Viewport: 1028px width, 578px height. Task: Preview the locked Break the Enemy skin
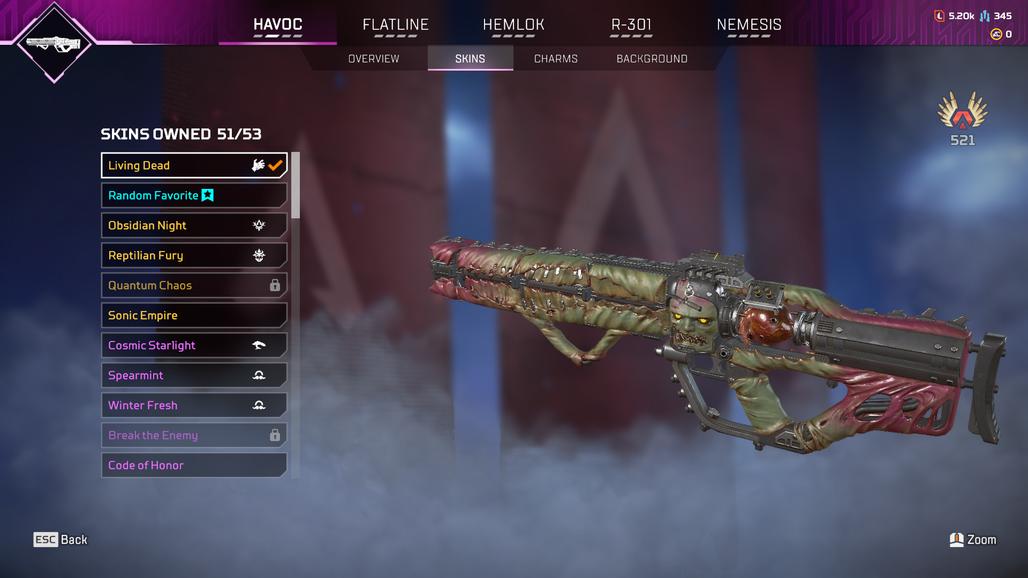[x=194, y=436]
